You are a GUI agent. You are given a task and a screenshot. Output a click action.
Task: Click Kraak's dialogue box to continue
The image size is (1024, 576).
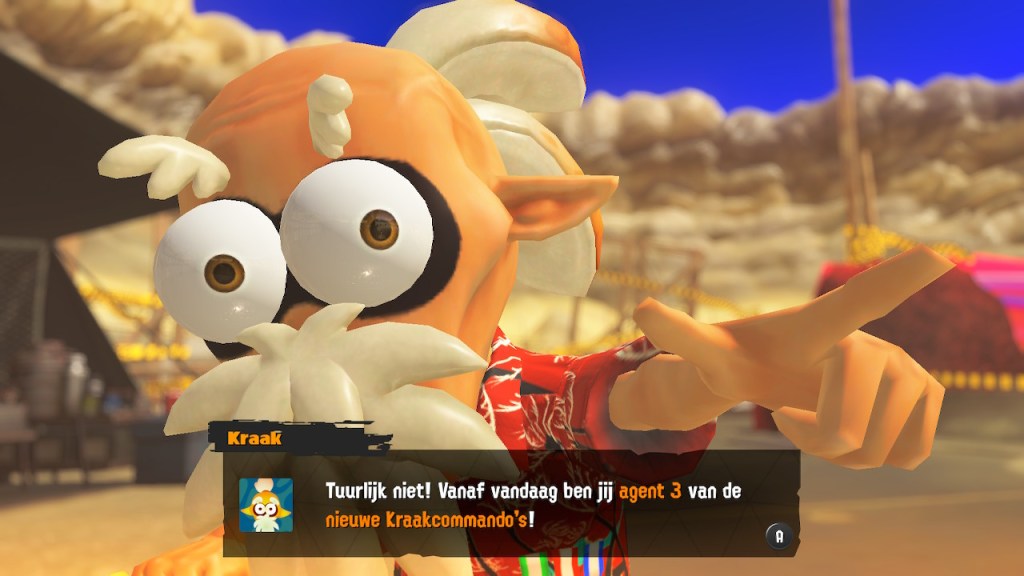pos(510,505)
